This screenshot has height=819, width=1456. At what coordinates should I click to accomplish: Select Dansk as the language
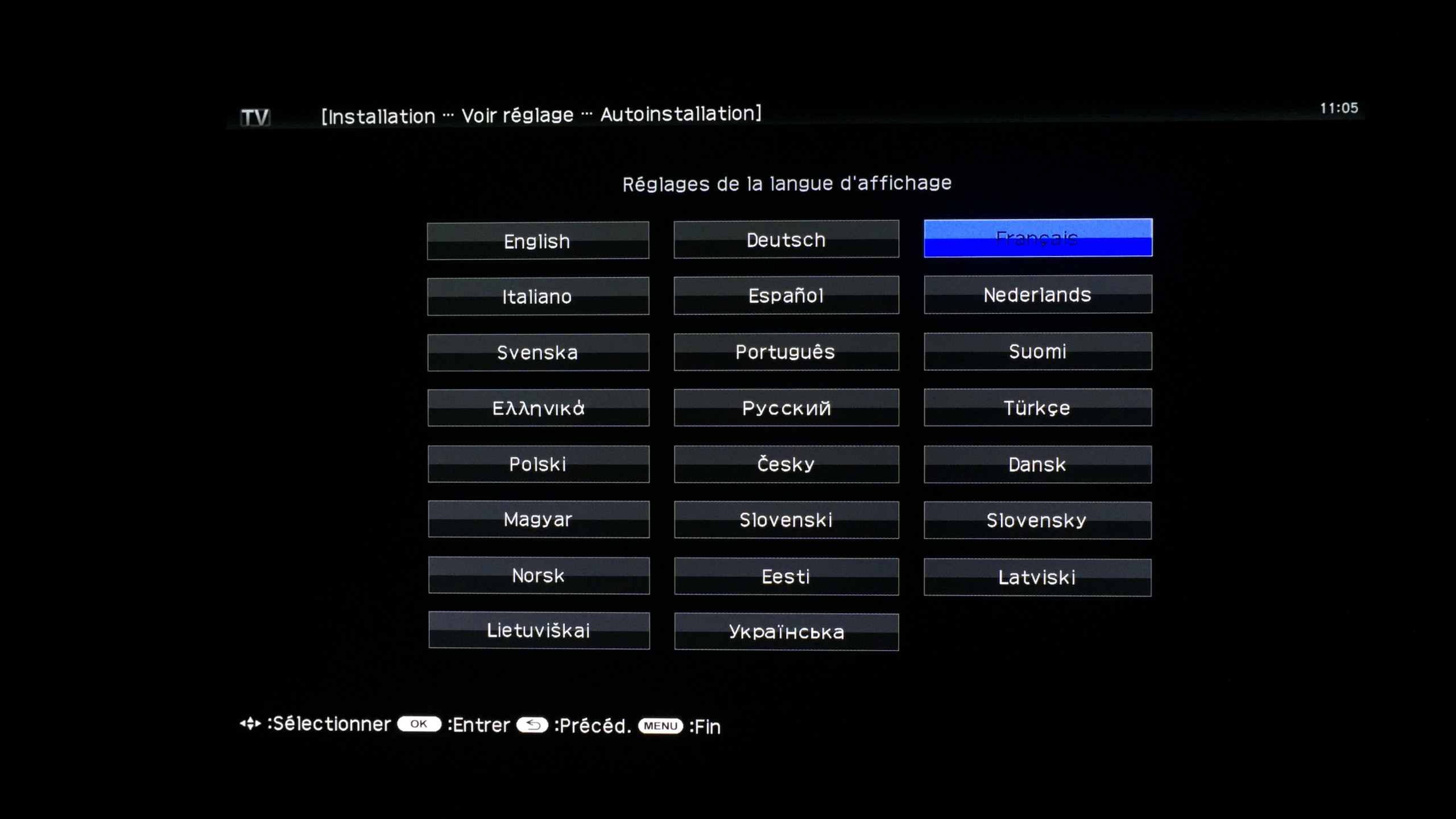[1037, 464]
